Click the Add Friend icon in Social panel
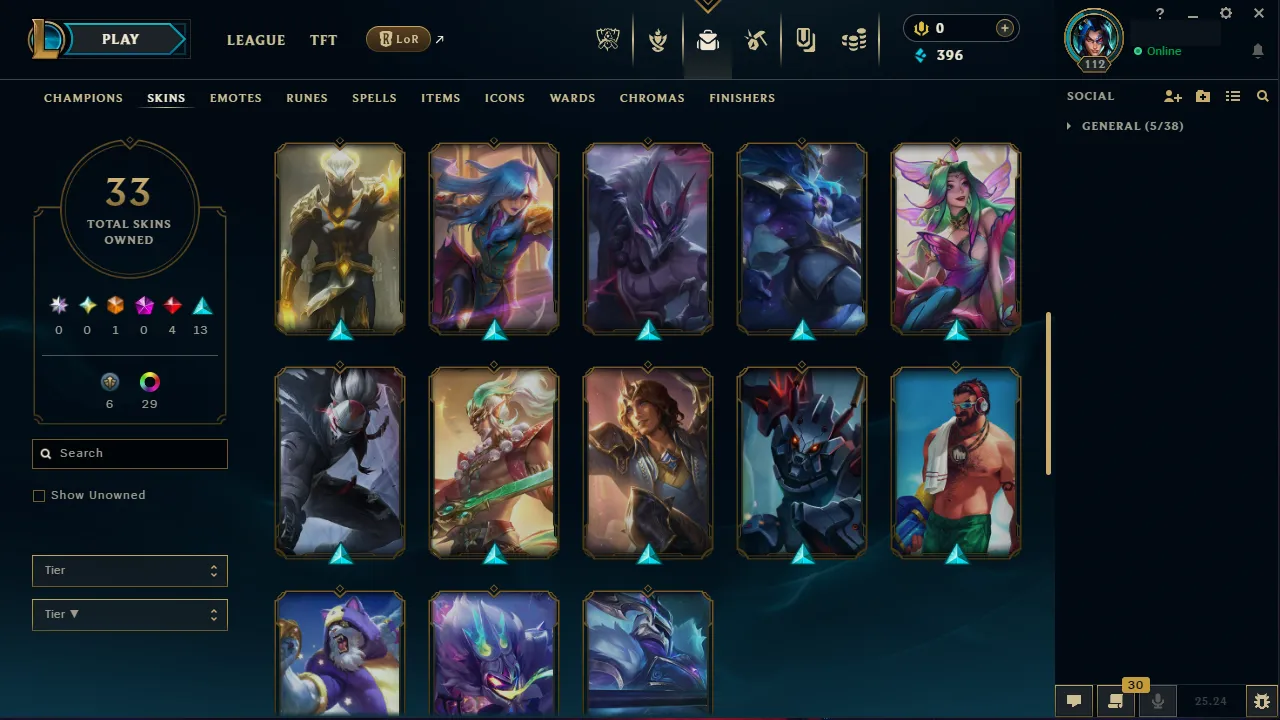The image size is (1280, 720). point(1172,96)
